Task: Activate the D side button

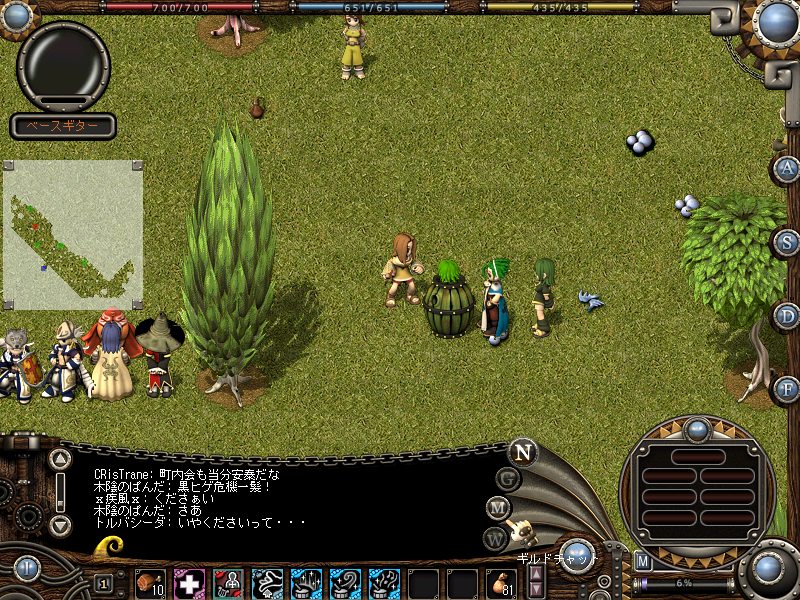Action: [x=788, y=316]
